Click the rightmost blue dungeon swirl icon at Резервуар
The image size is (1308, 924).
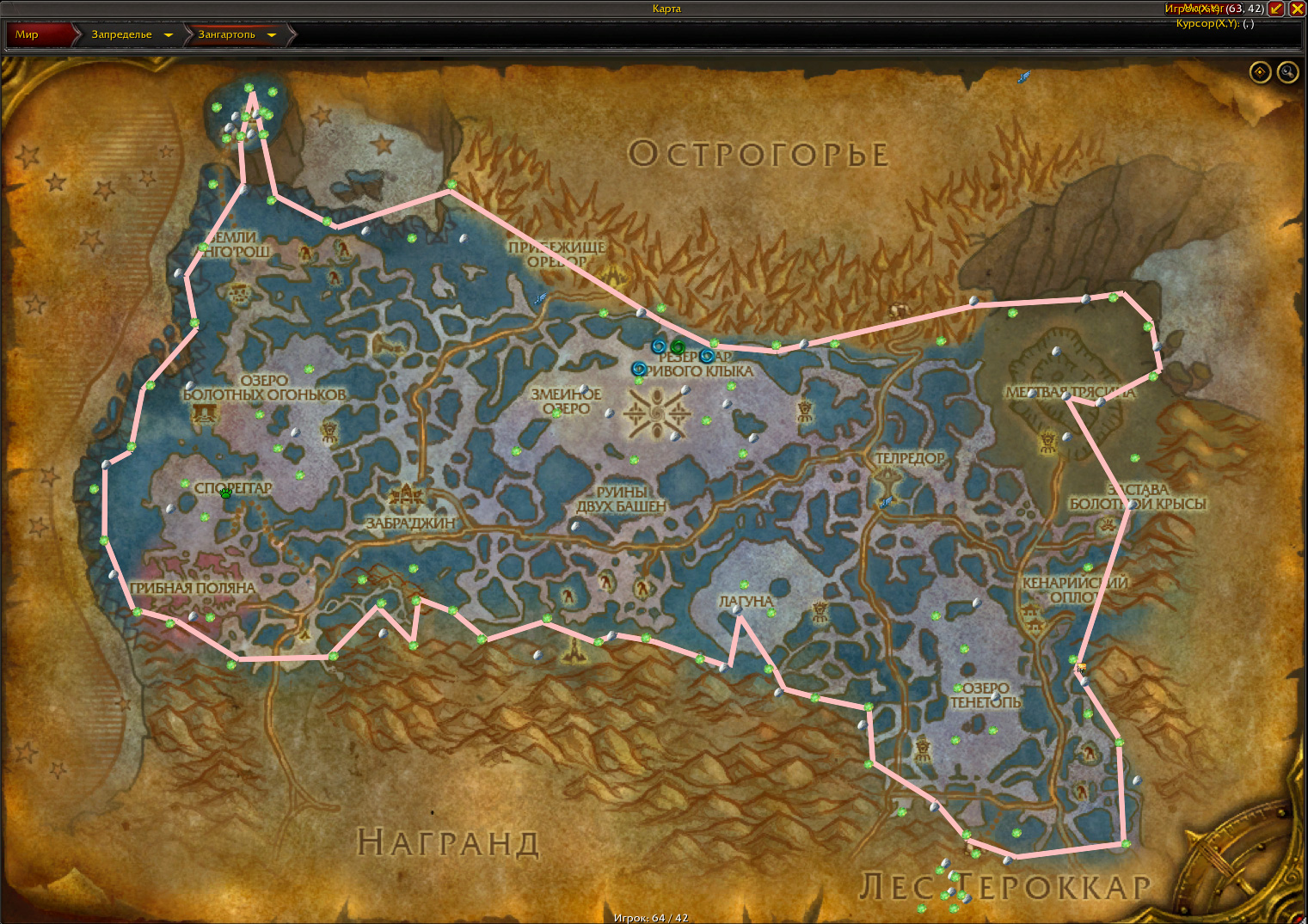coord(707,355)
